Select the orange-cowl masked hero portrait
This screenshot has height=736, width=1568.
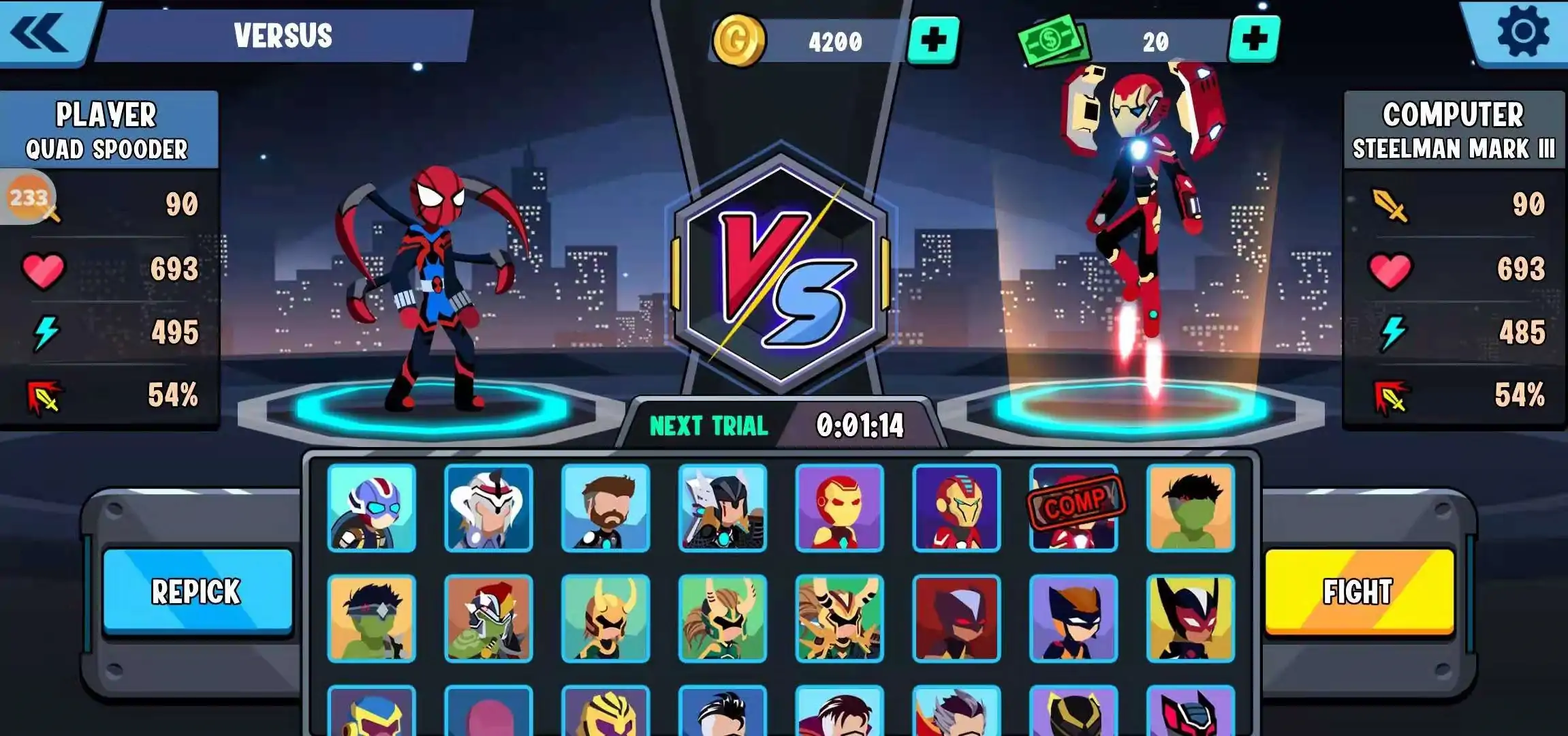1074,619
